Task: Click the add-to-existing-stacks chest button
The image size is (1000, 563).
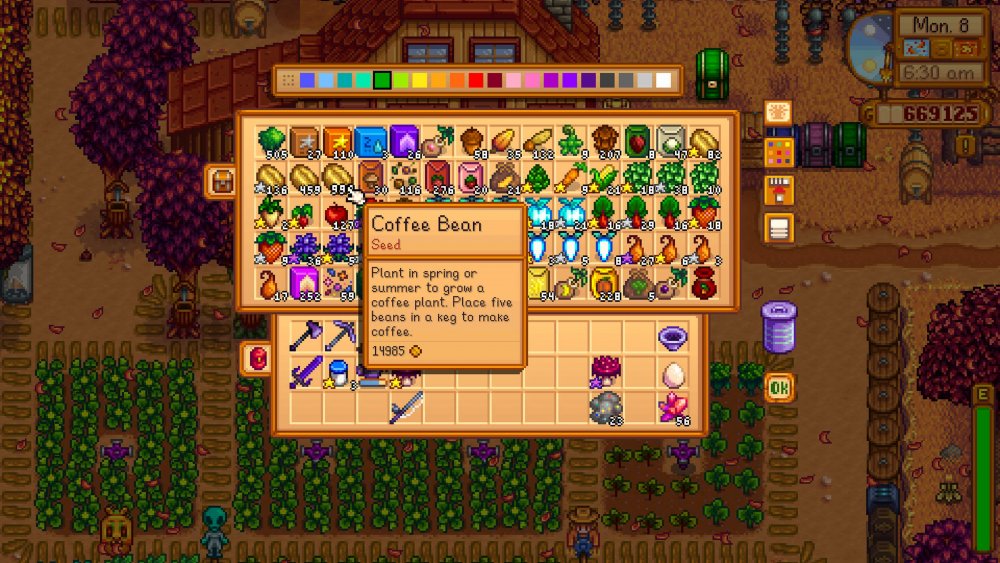Action: tap(779, 190)
